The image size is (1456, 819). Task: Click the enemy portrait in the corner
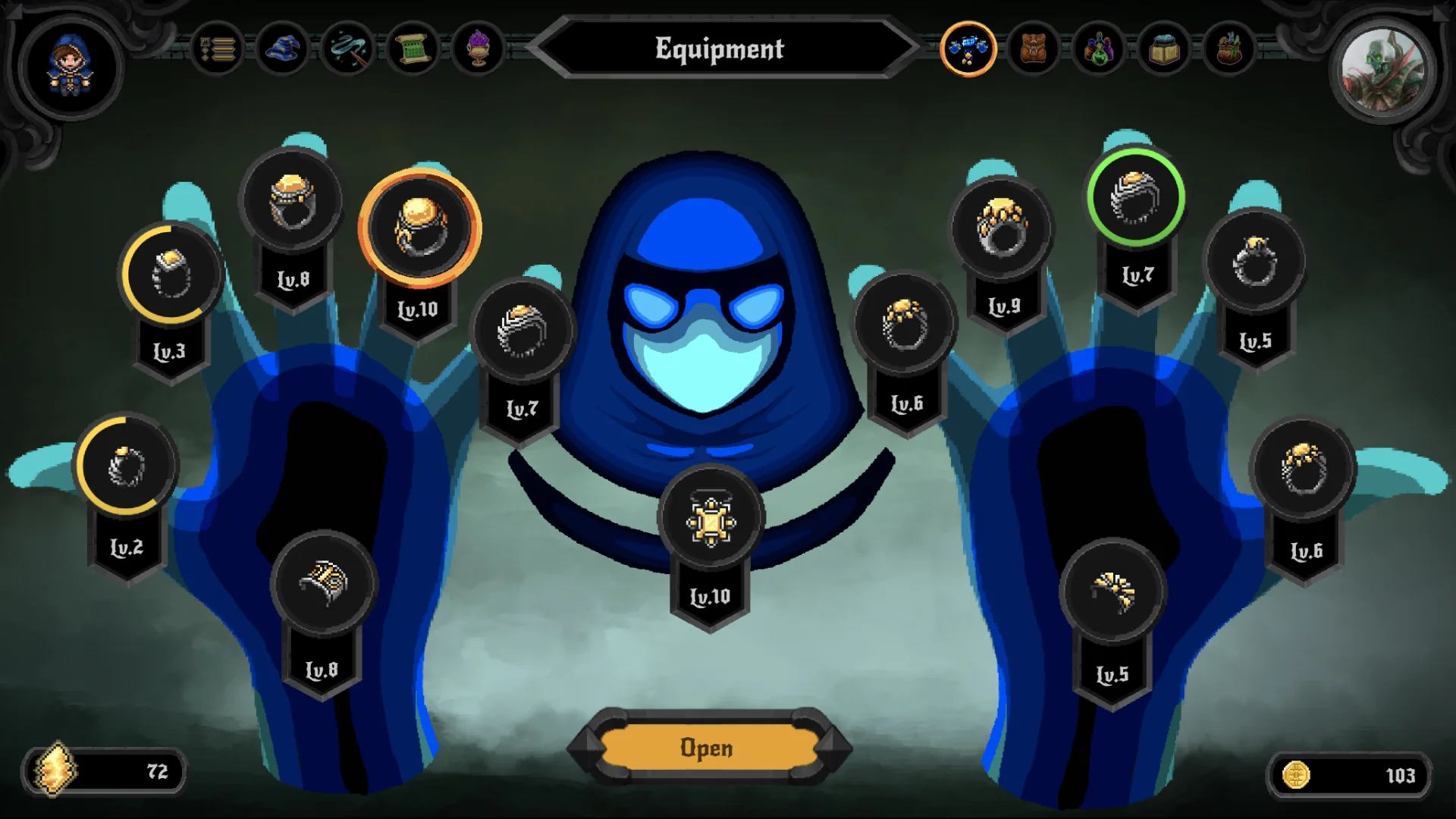coord(1382,72)
